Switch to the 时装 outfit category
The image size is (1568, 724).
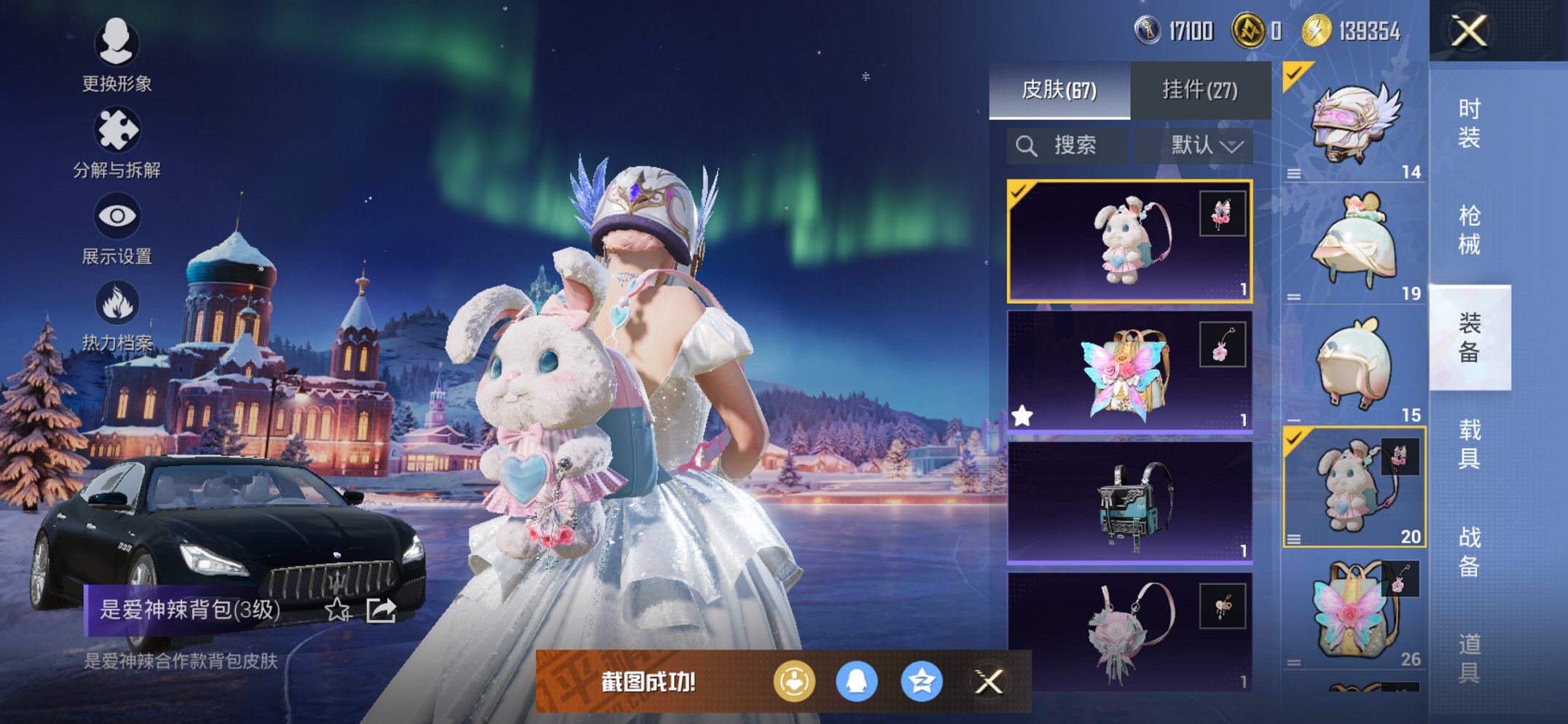pyautogui.click(x=1469, y=123)
